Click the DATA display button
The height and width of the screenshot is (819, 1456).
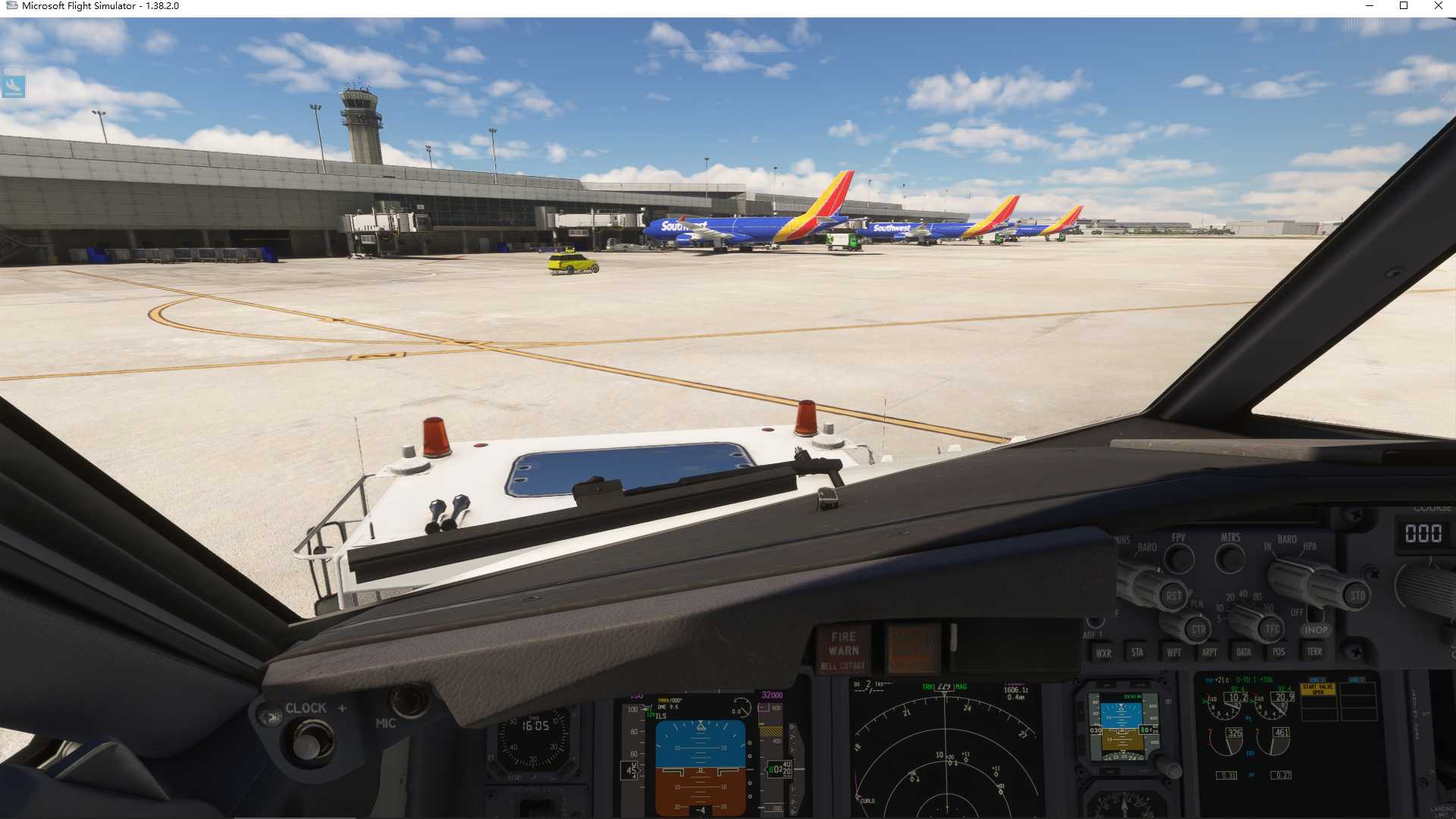click(x=1244, y=652)
